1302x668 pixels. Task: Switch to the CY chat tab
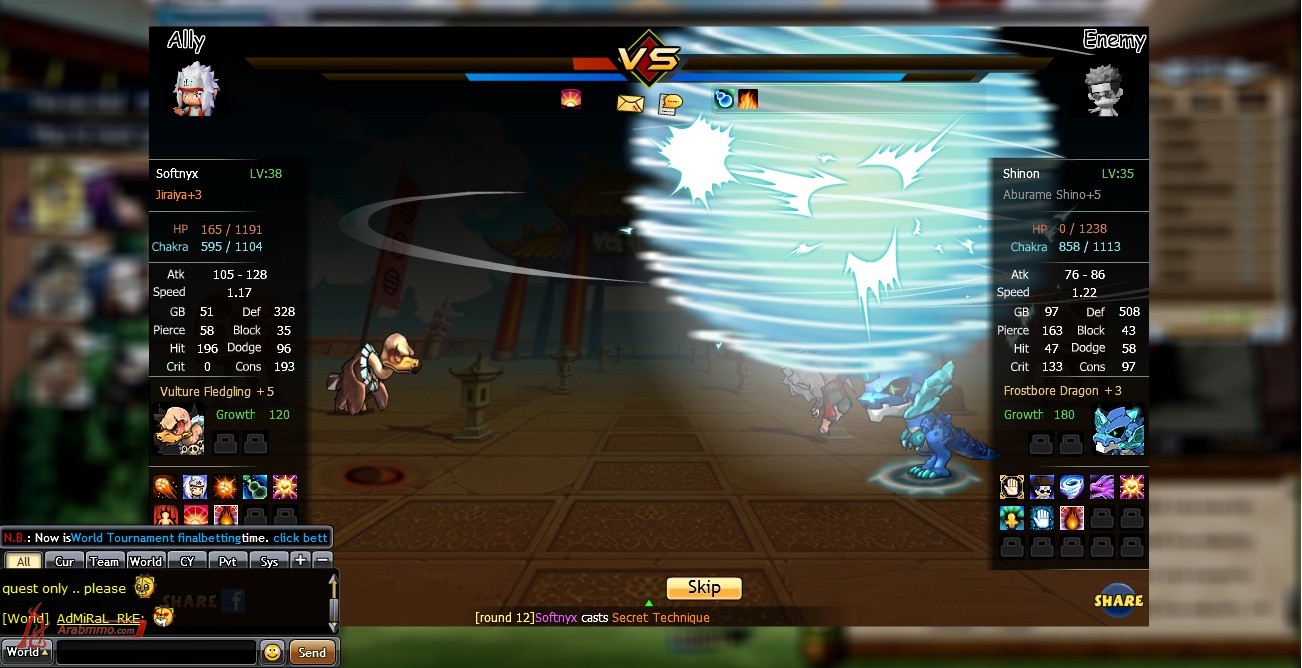coord(187,562)
